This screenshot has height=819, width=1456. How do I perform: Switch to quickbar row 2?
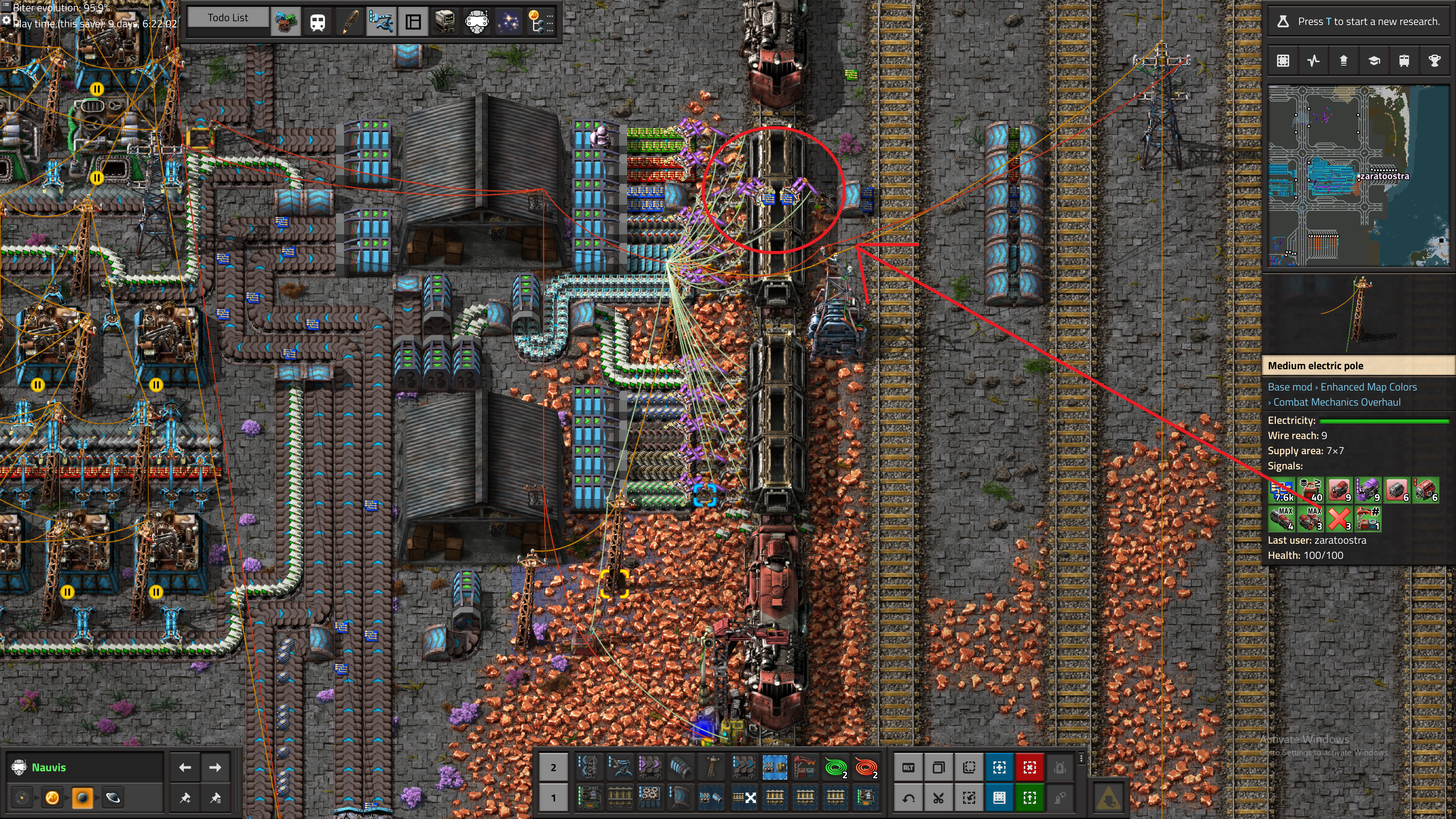pyautogui.click(x=553, y=767)
